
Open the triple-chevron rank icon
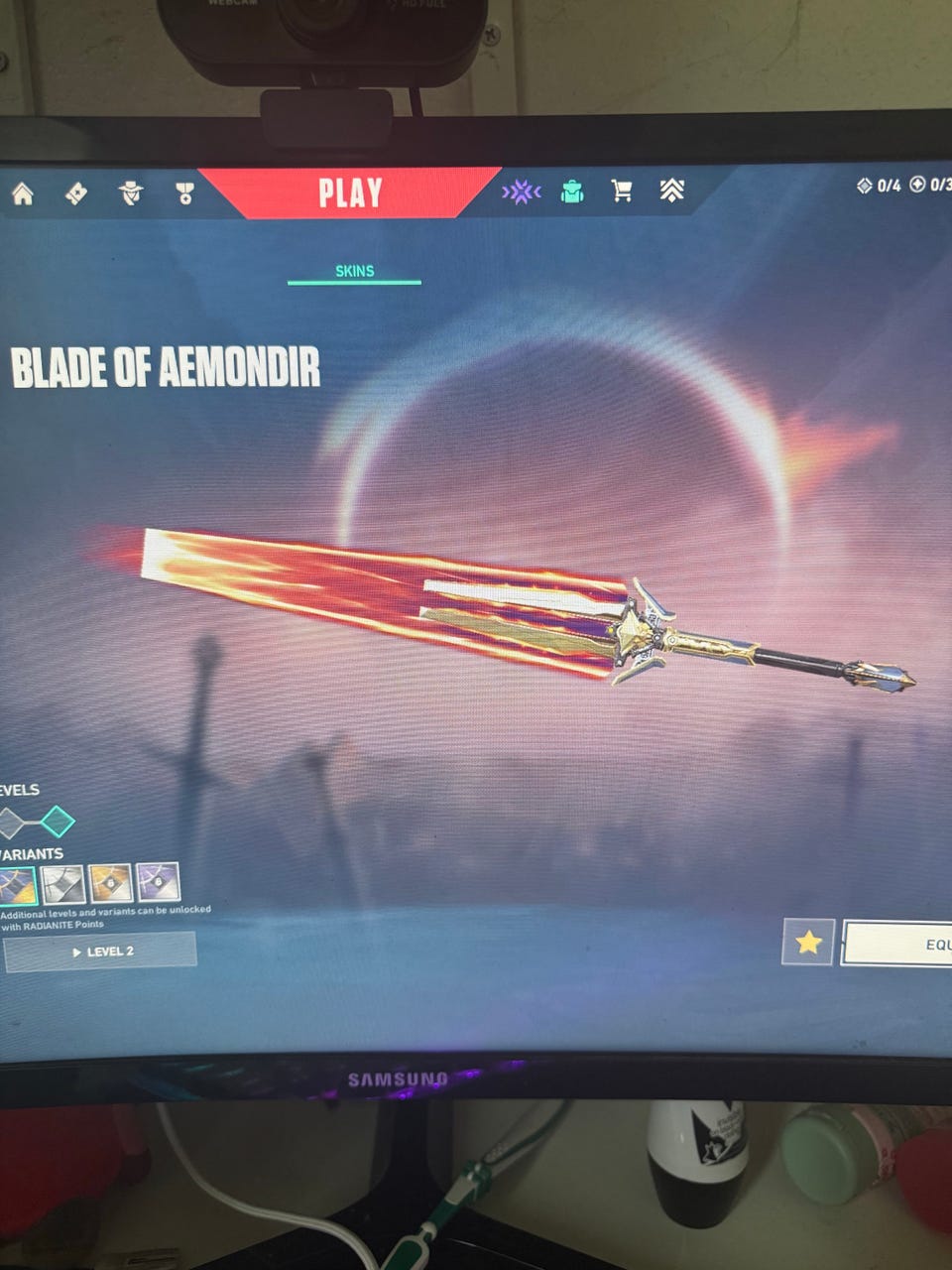pos(672,190)
